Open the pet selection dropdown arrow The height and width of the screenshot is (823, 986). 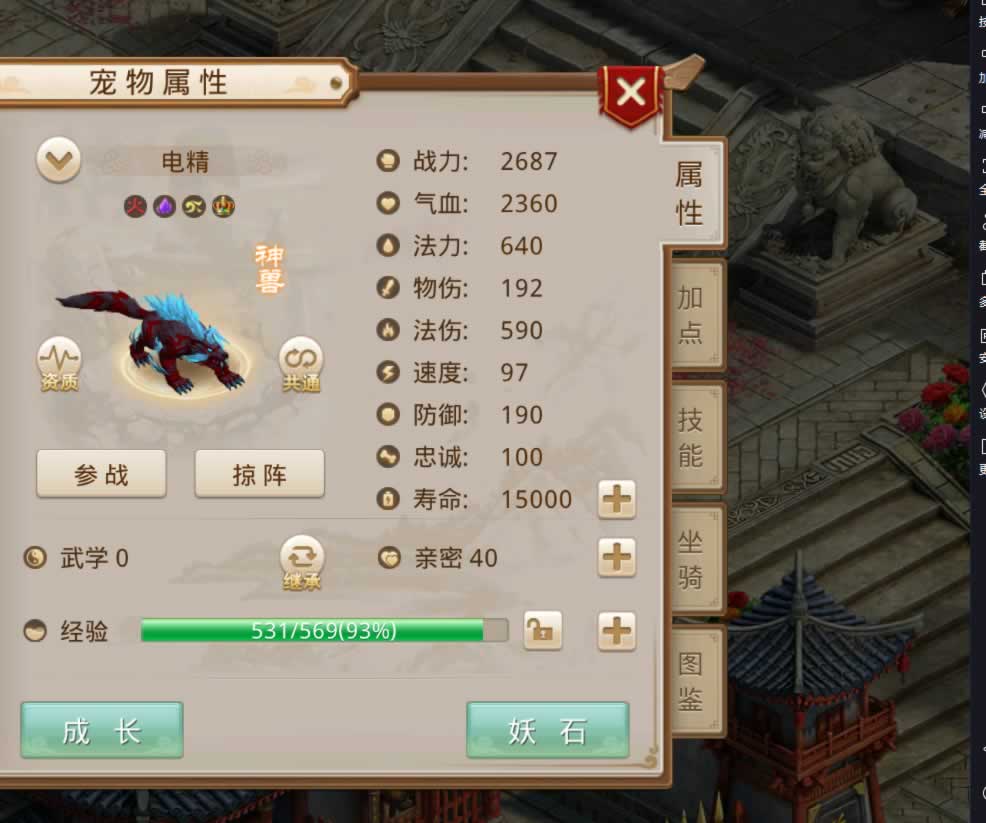[59, 161]
